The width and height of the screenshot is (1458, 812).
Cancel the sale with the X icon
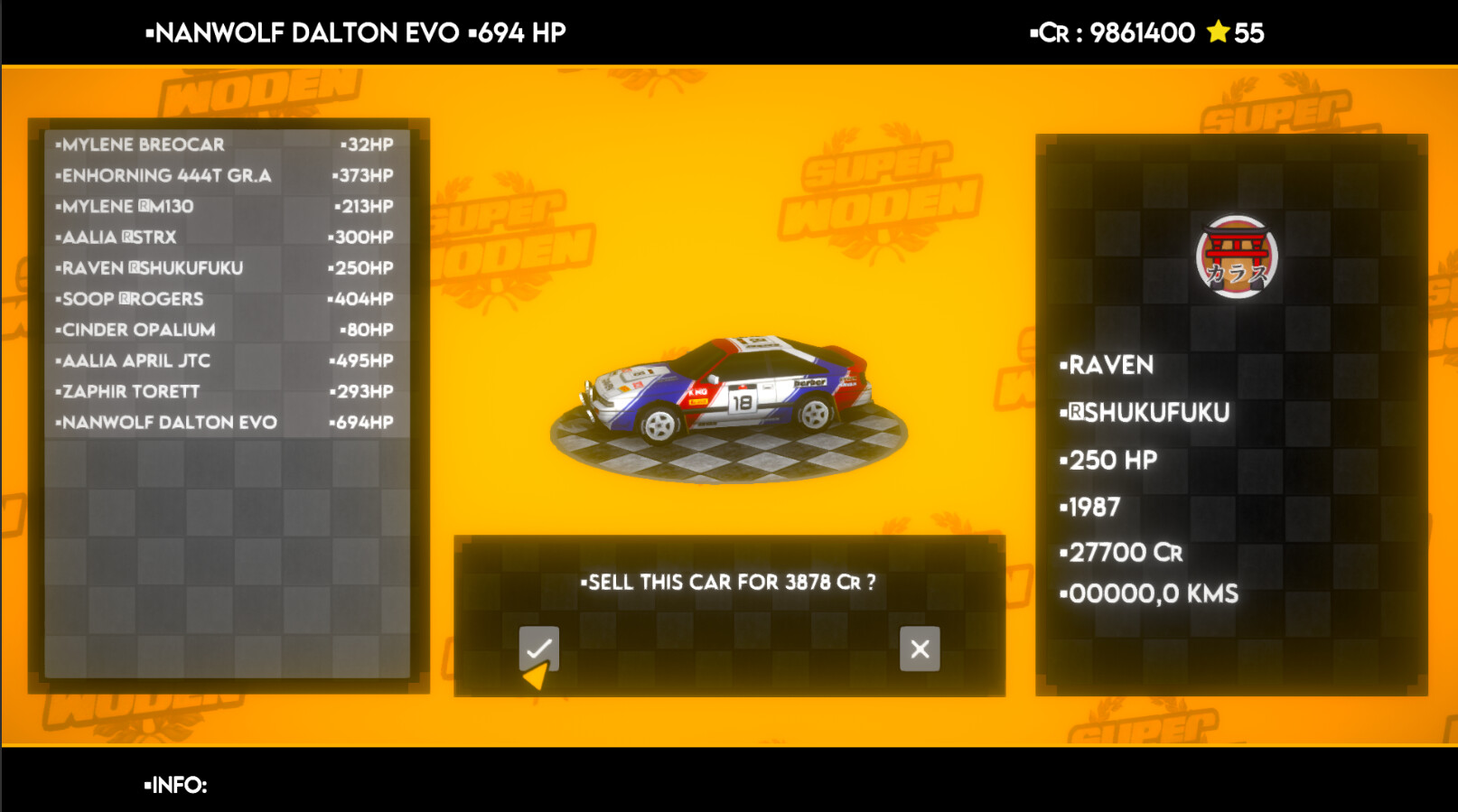click(x=918, y=648)
